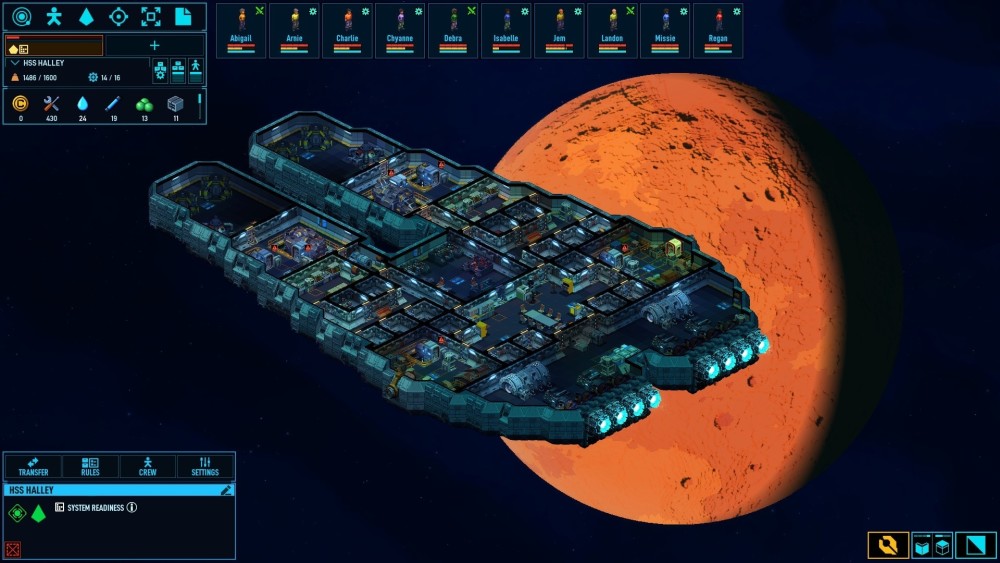The image size is (1000, 563).
Task: Rename HSS Halley with the pencil icon
Action: [x=227, y=490]
